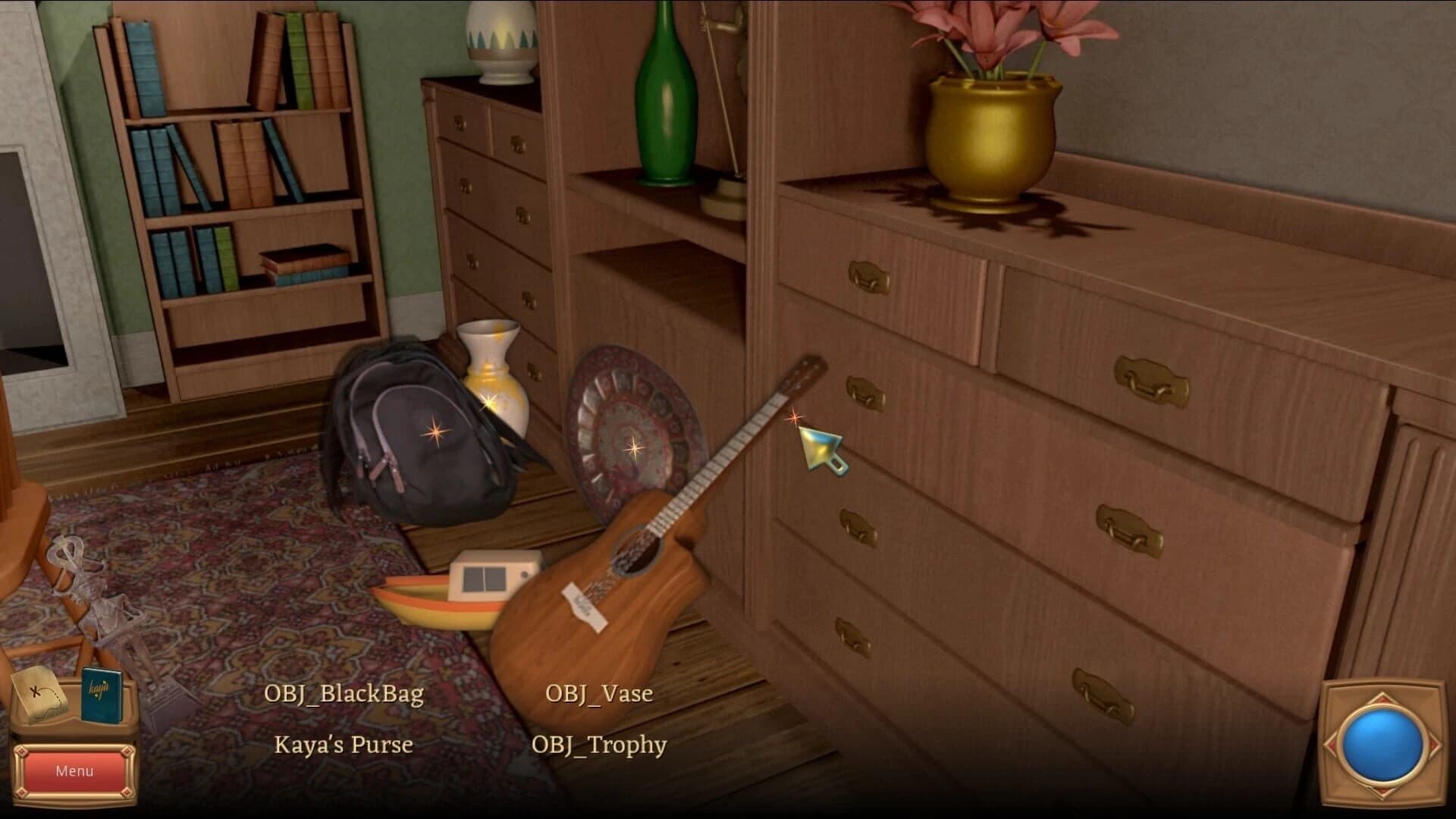Open the treasure map icon
1456x819 pixels.
pyautogui.click(x=39, y=694)
